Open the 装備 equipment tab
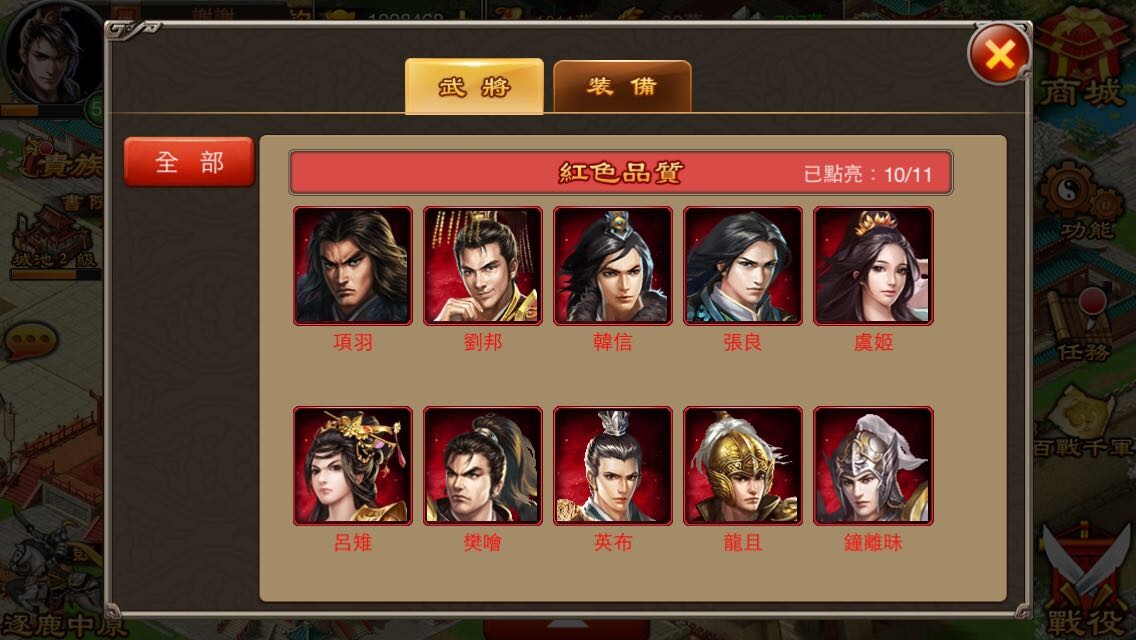Image resolution: width=1136 pixels, height=640 pixels. pos(622,86)
